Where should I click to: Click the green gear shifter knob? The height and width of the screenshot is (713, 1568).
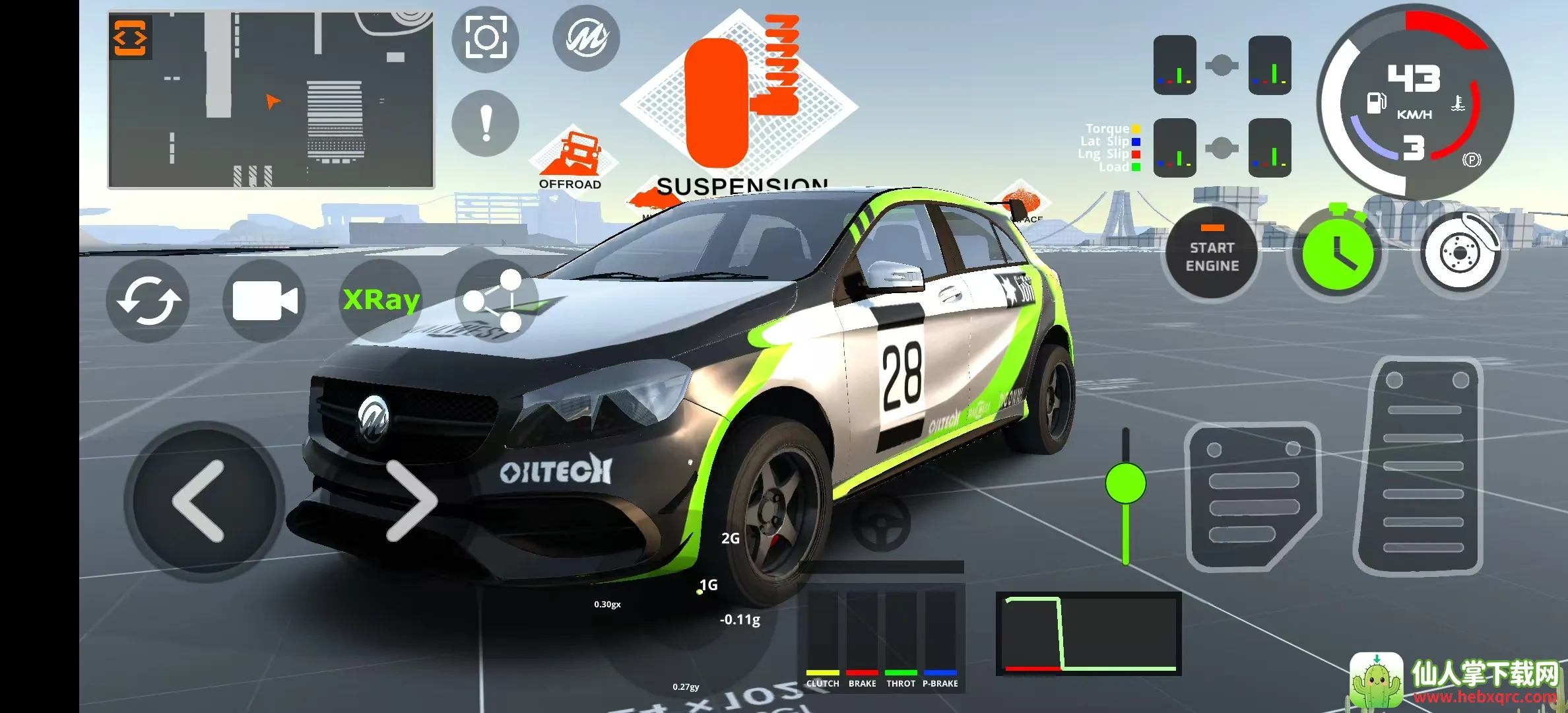click(x=1125, y=483)
